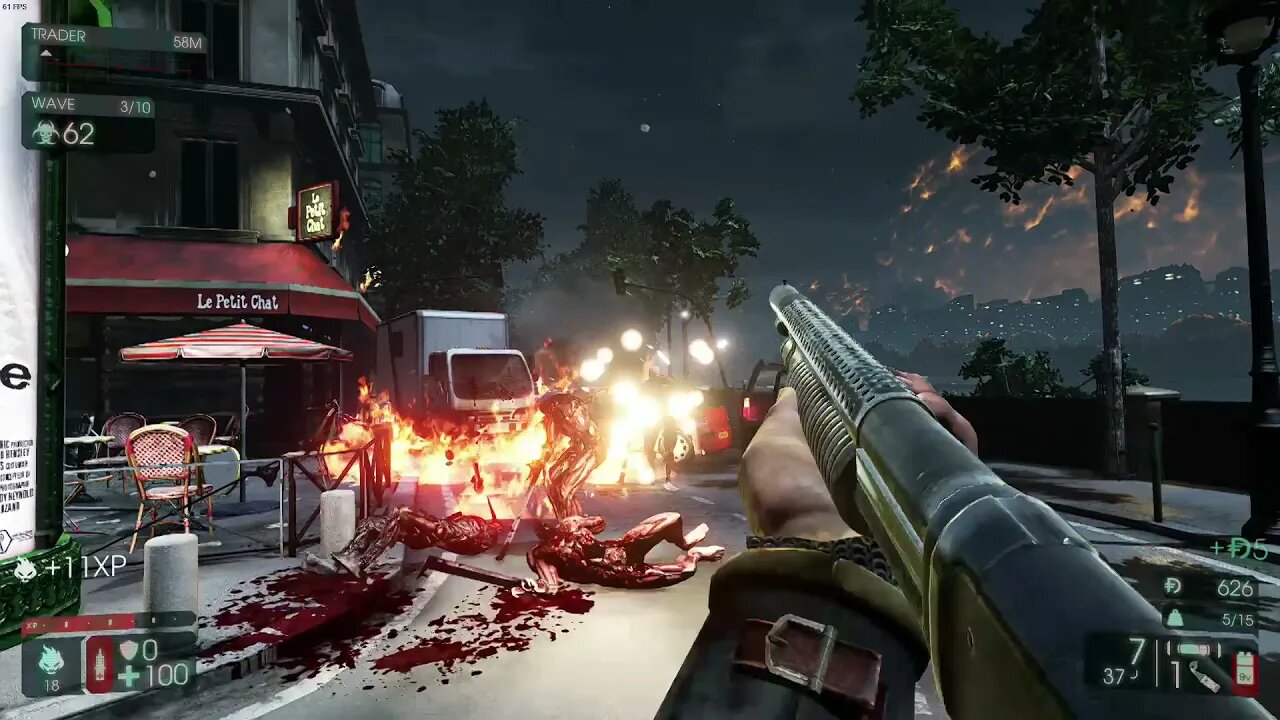Click the flaming skull perk icon
The image size is (1280, 720).
pos(50,659)
